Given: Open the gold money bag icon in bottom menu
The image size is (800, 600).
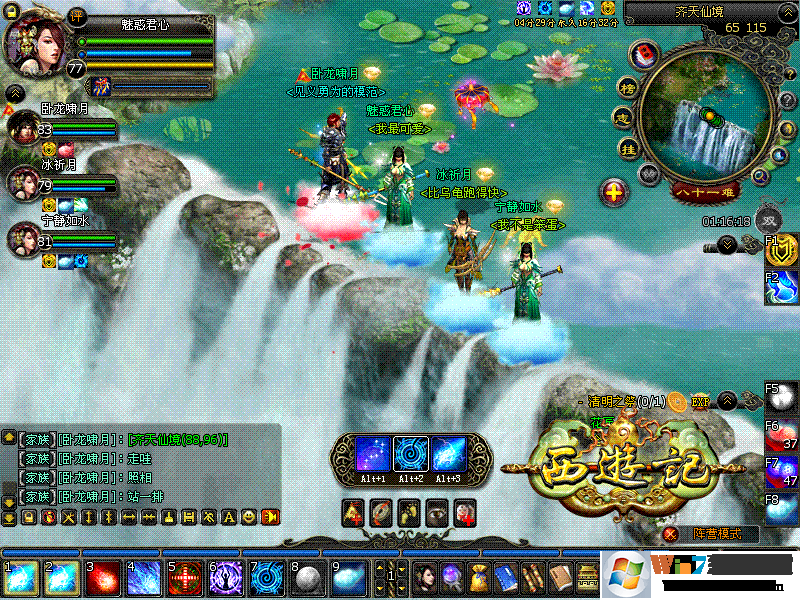Looking at the screenshot, I should (480, 578).
